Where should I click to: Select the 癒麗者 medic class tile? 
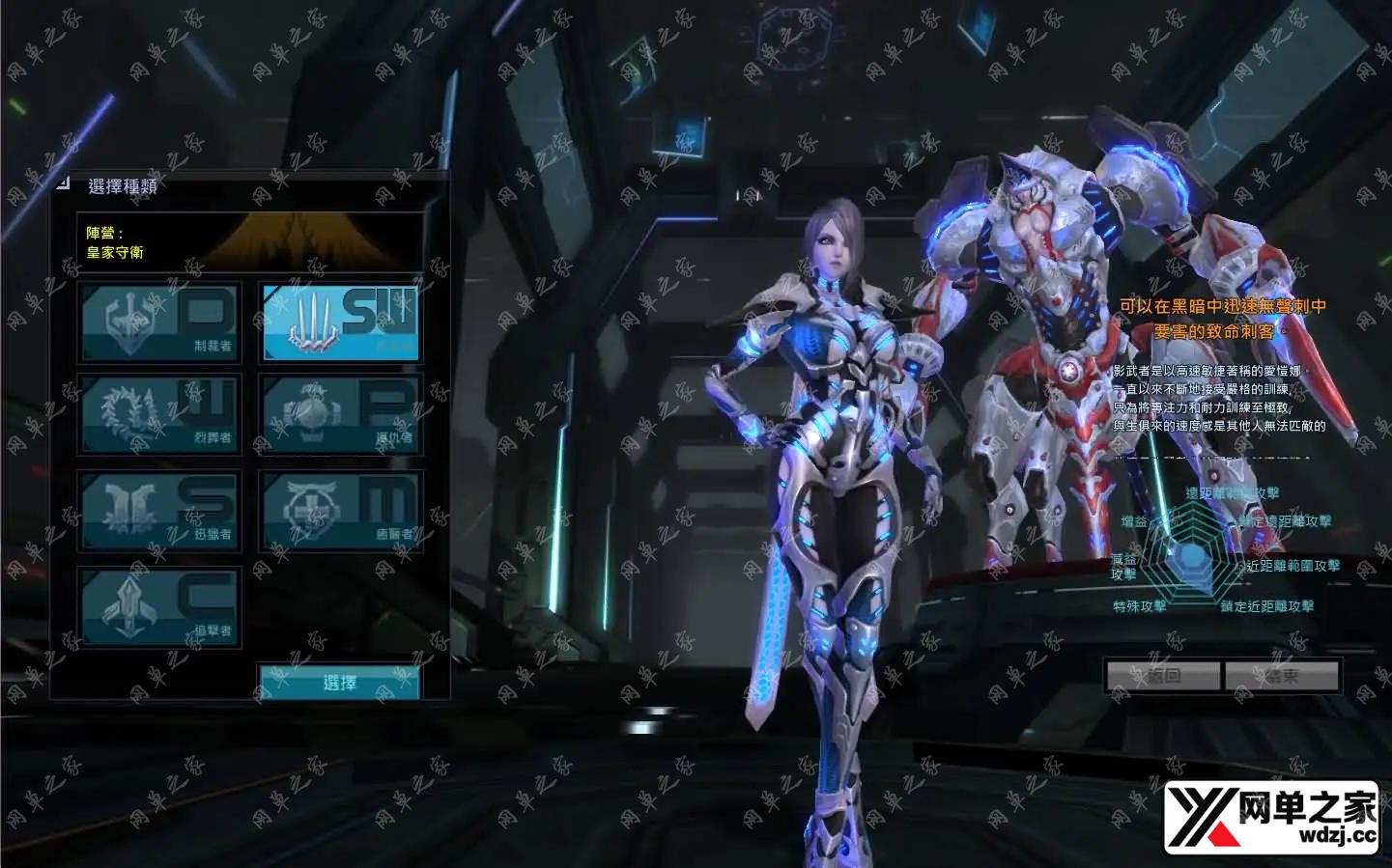(340, 511)
